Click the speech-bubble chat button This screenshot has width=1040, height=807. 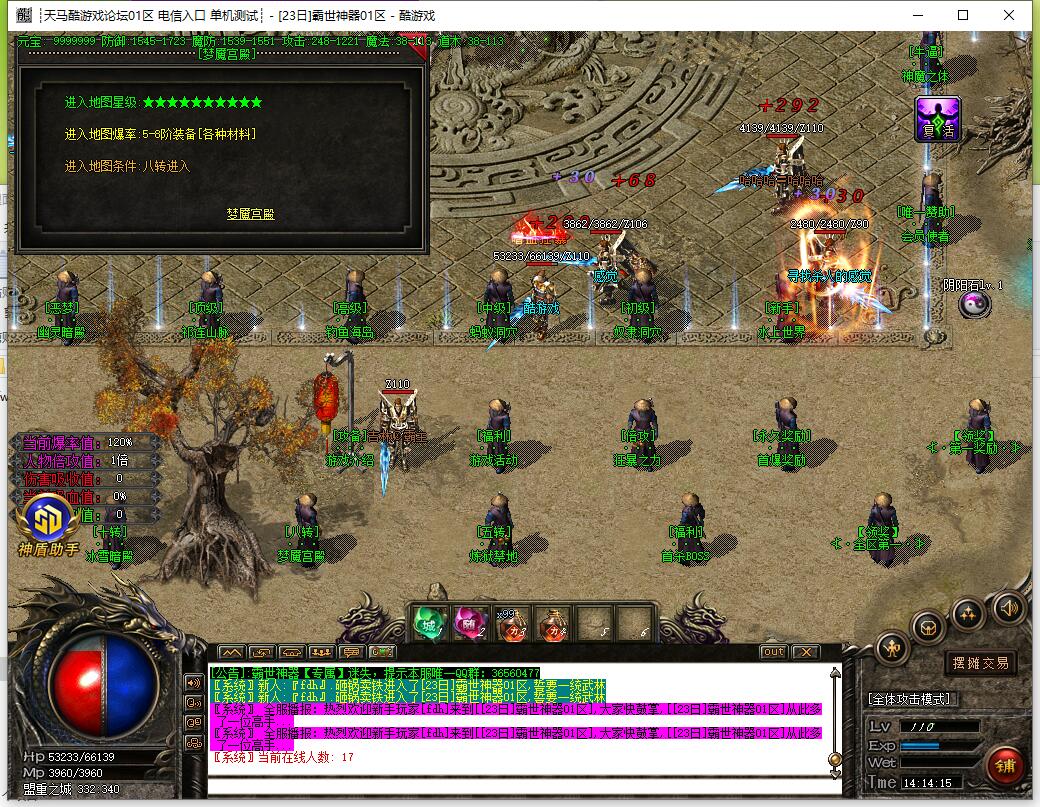click(193, 702)
